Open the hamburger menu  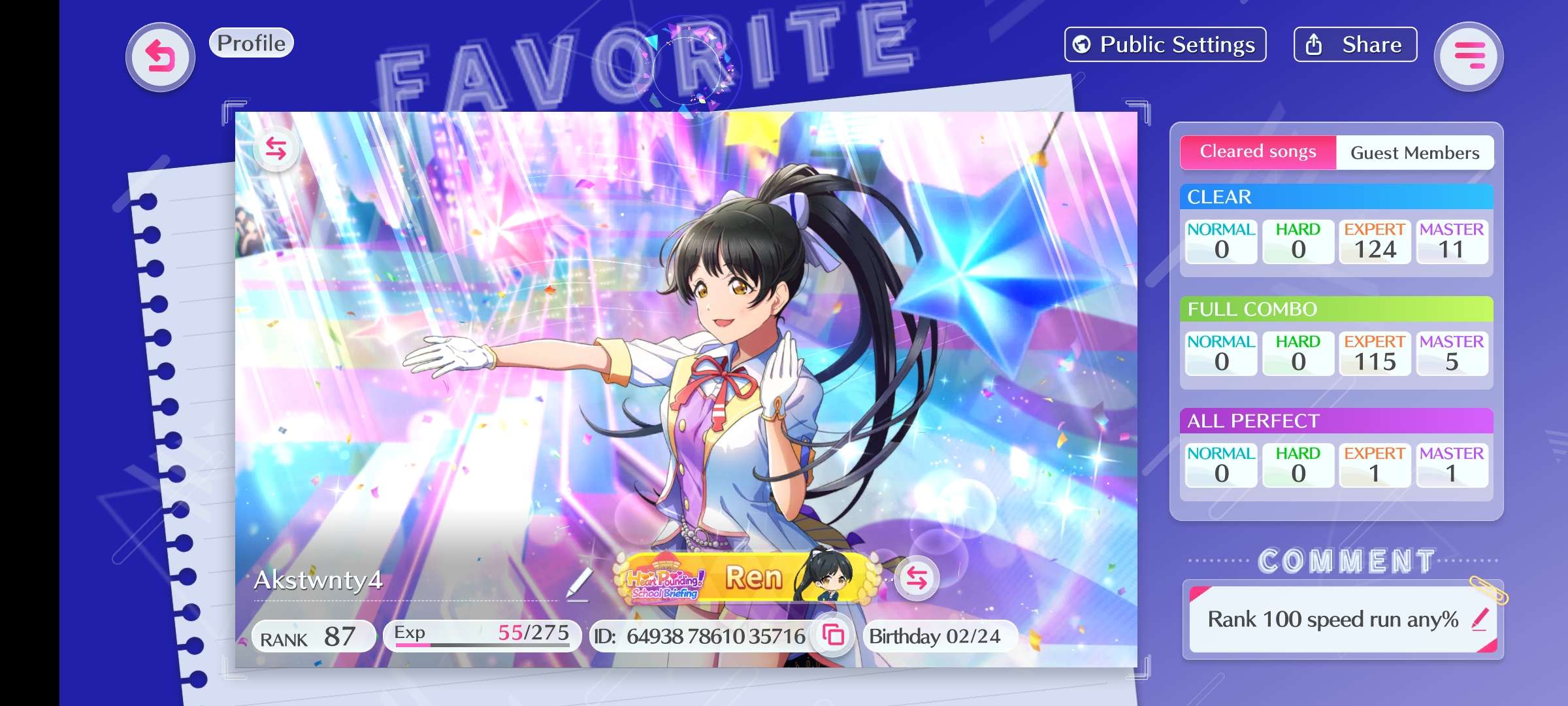tap(1469, 57)
